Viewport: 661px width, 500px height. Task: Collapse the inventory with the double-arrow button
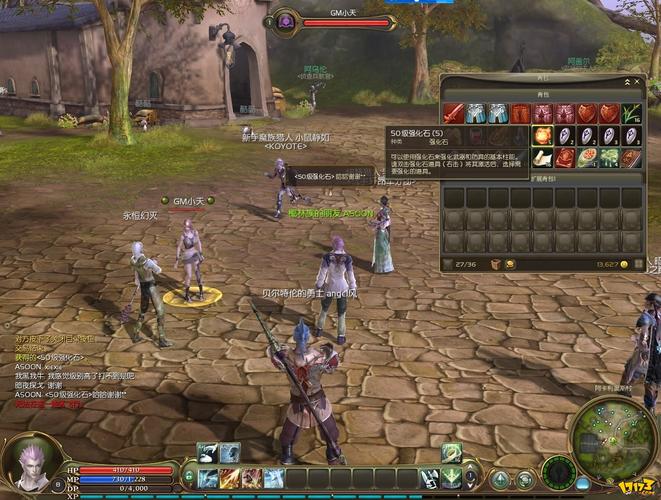[x=629, y=81]
